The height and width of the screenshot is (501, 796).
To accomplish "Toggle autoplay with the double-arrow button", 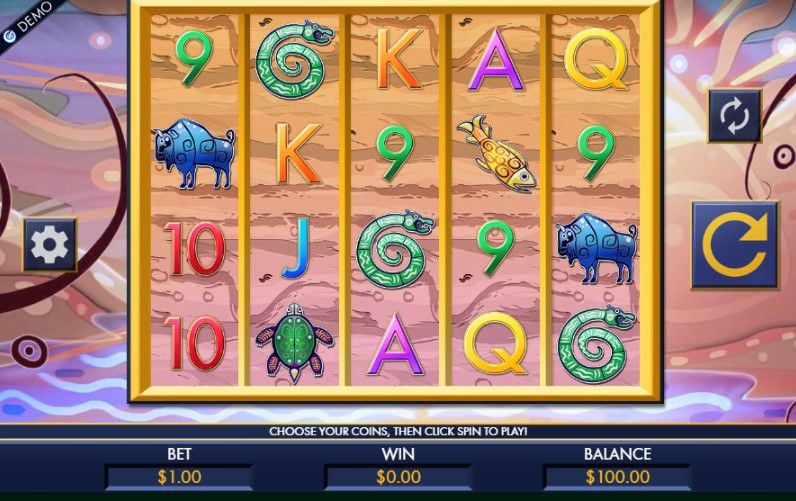I will click(x=734, y=116).
